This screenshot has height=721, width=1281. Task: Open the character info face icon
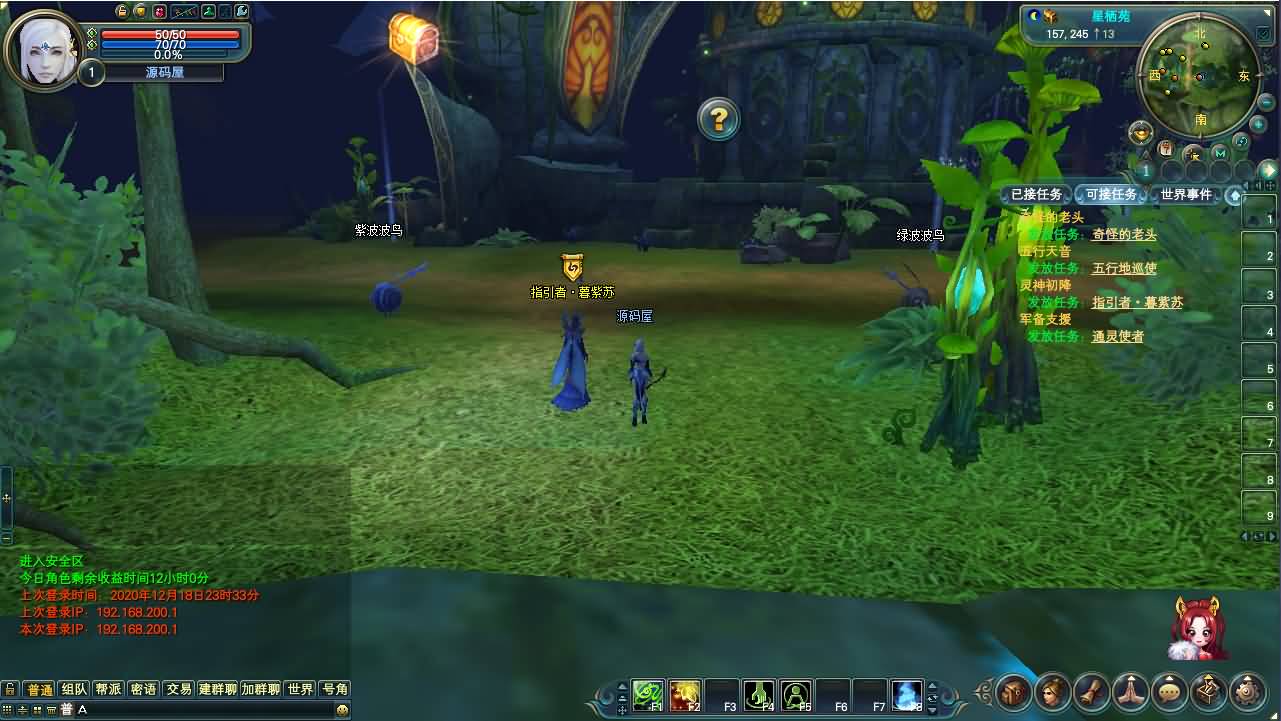pyautogui.click(x=1051, y=691)
